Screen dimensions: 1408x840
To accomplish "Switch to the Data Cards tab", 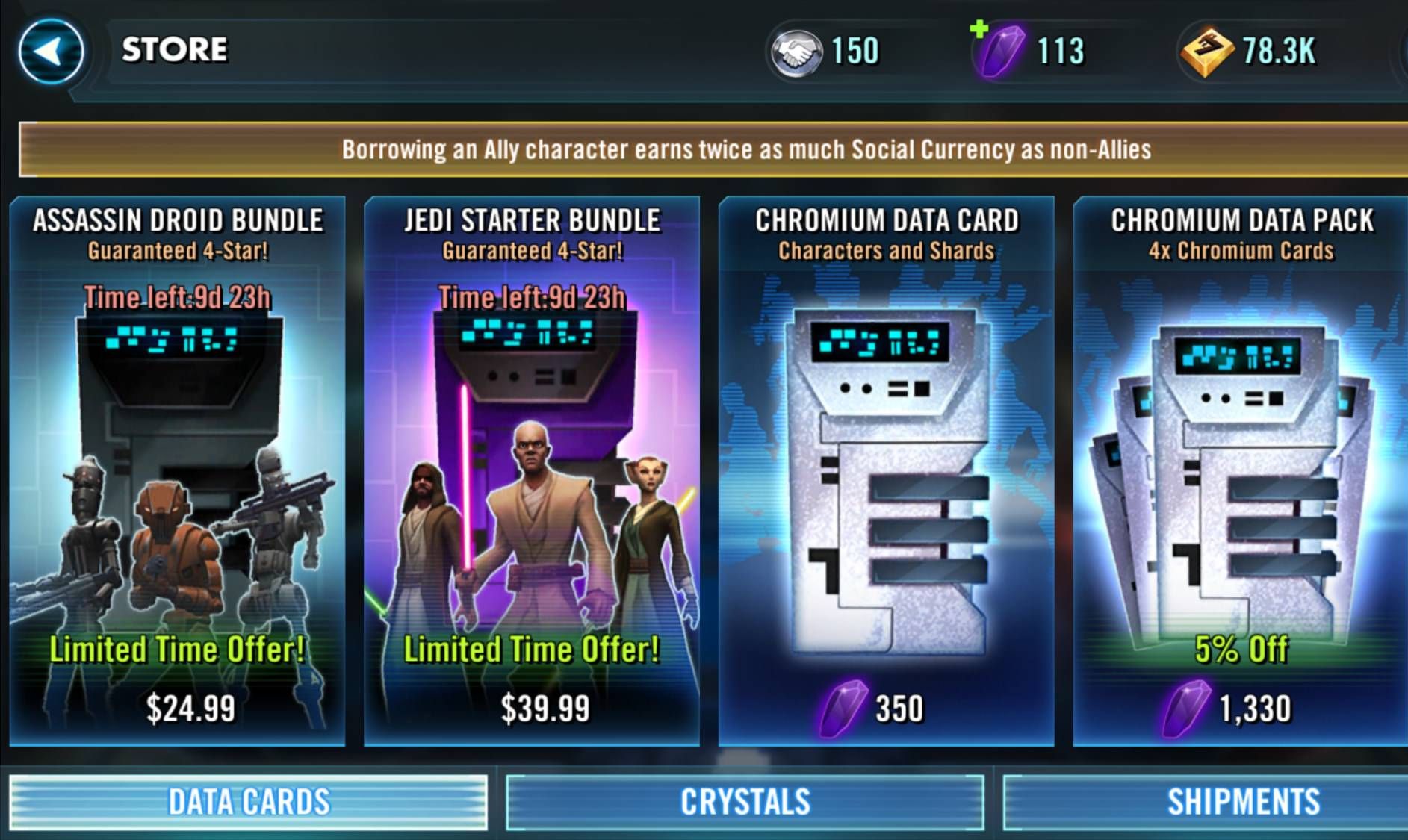I will (x=249, y=803).
